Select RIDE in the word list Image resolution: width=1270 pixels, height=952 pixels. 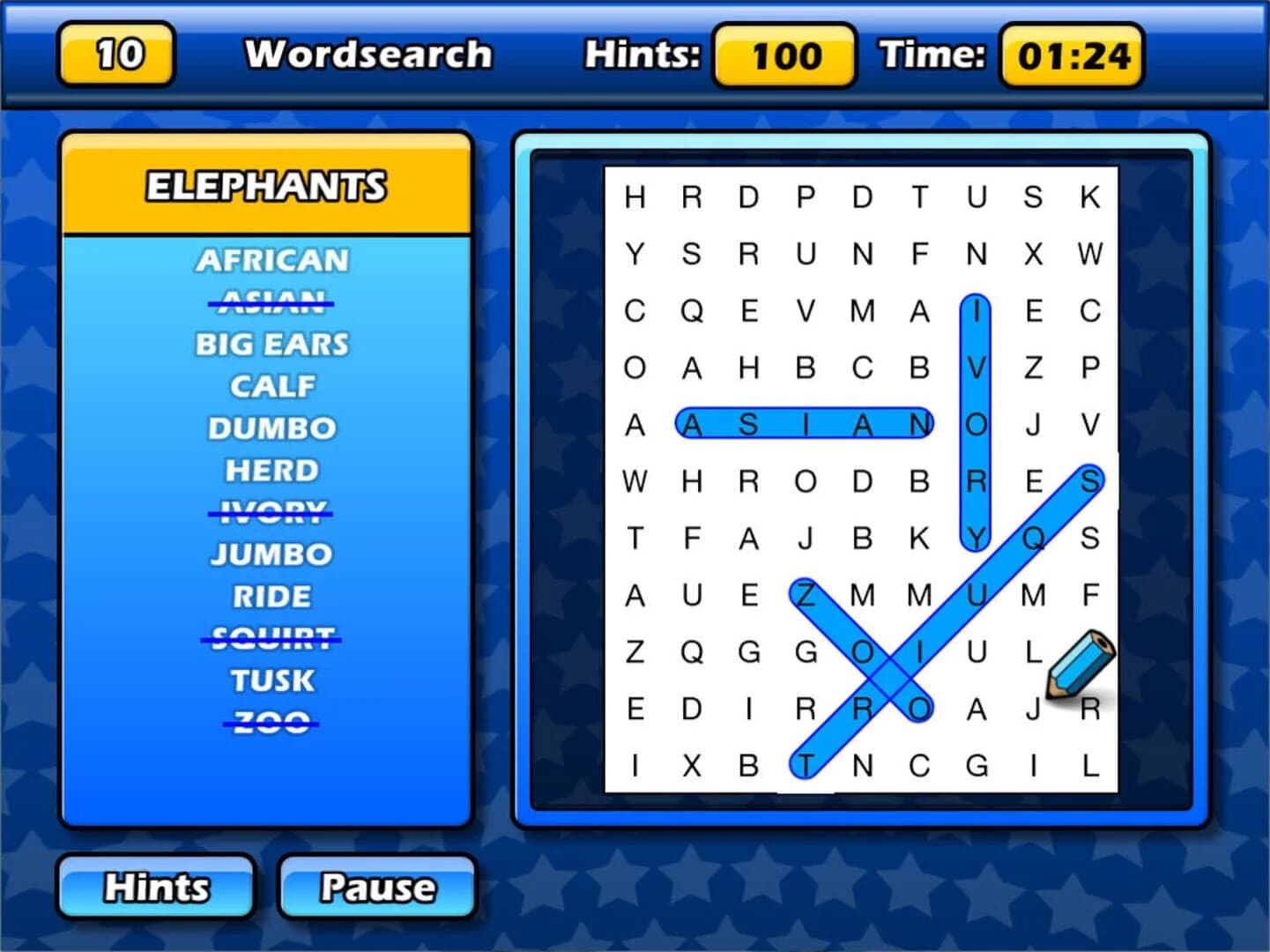(x=271, y=596)
